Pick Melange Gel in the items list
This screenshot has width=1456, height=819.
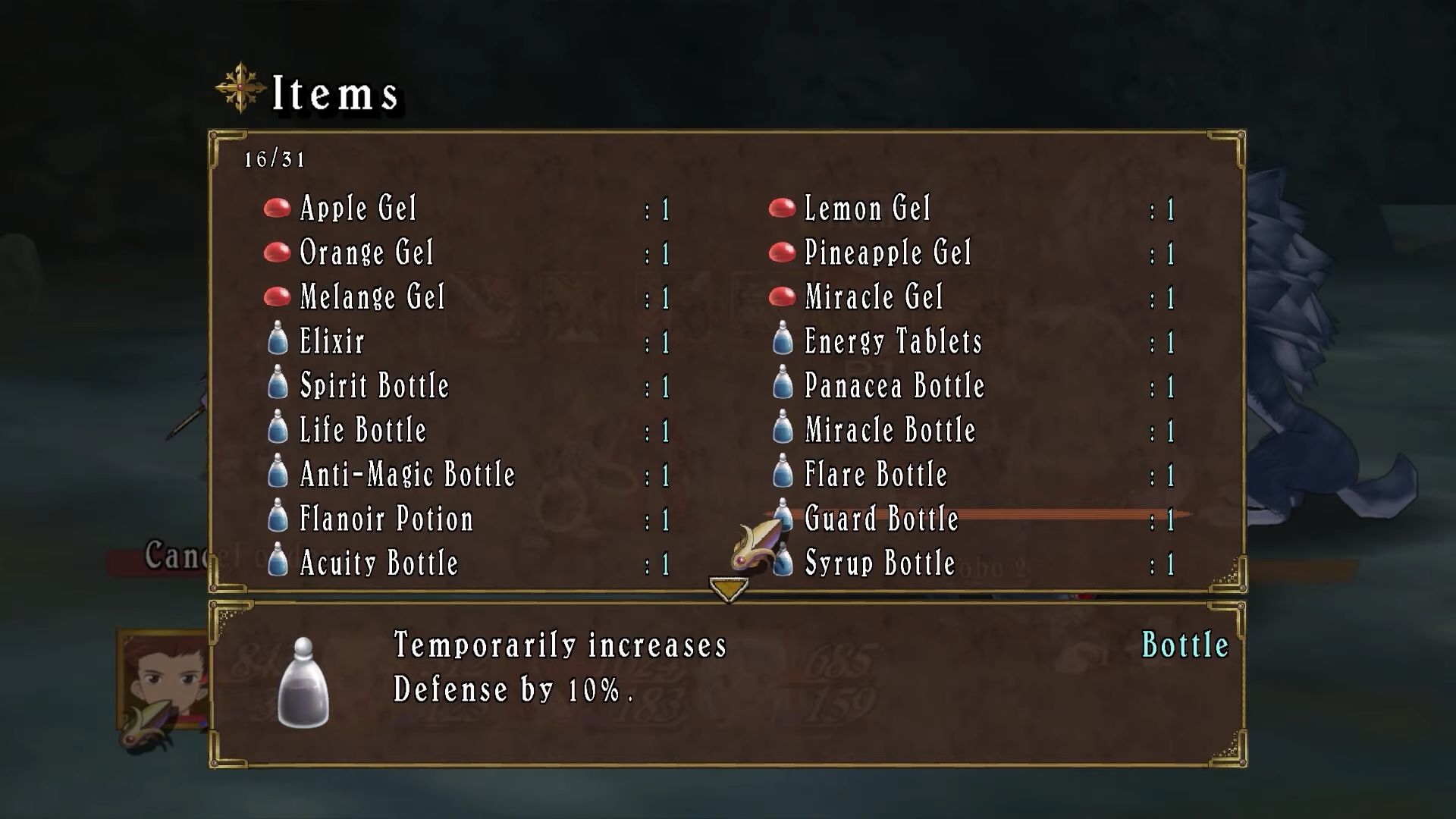(372, 297)
